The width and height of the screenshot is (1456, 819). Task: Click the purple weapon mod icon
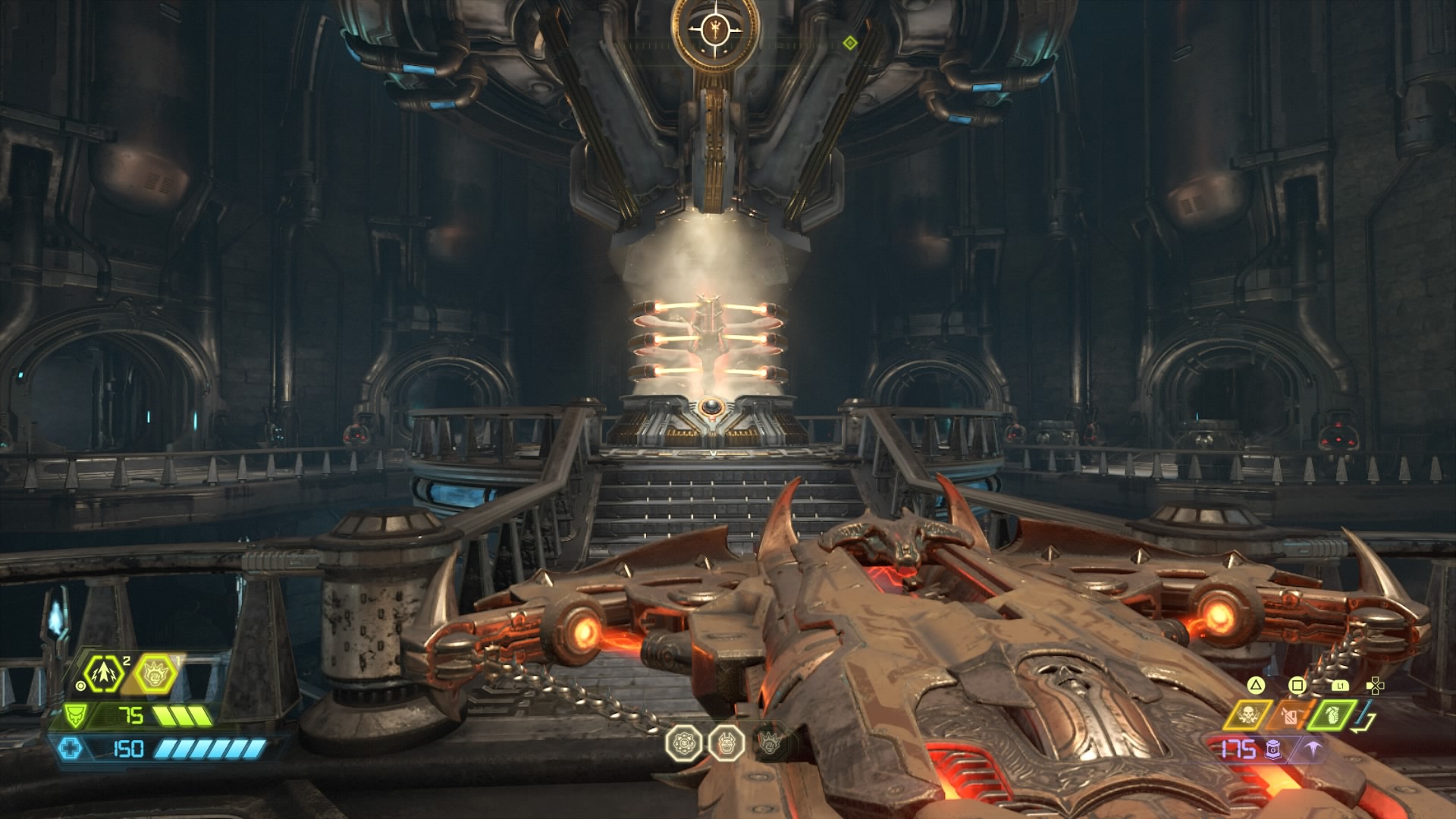click(1315, 749)
